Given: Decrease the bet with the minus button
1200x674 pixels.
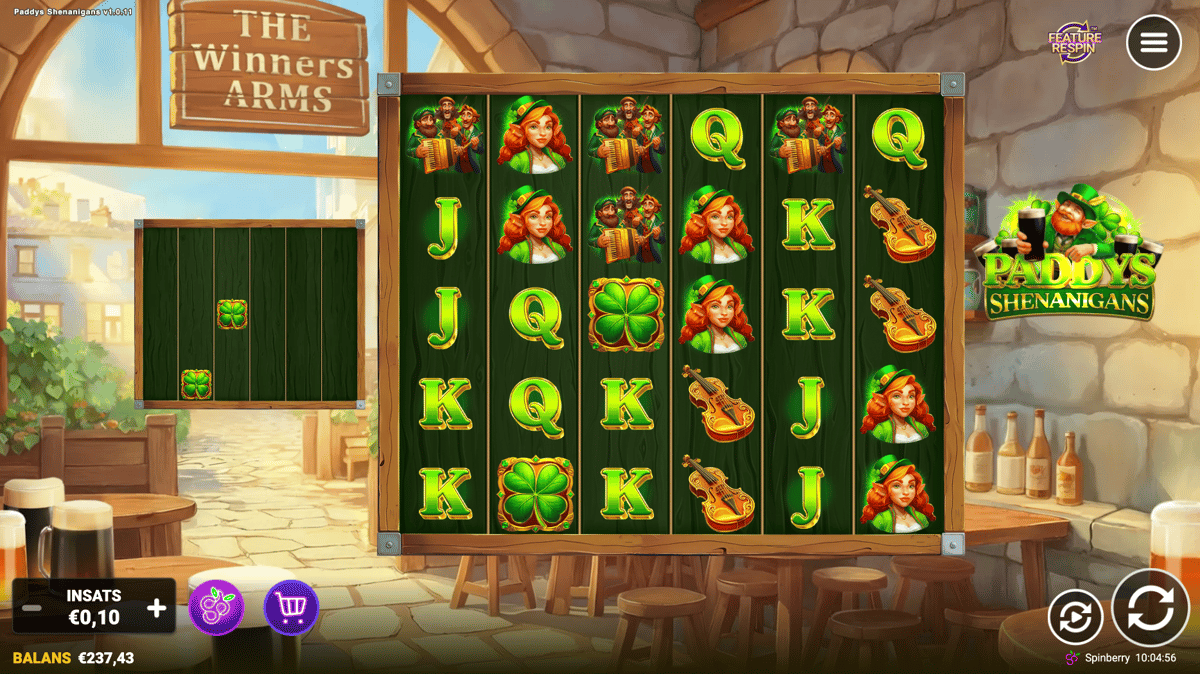Looking at the screenshot, I should pyautogui.click(x=32, y=608).
